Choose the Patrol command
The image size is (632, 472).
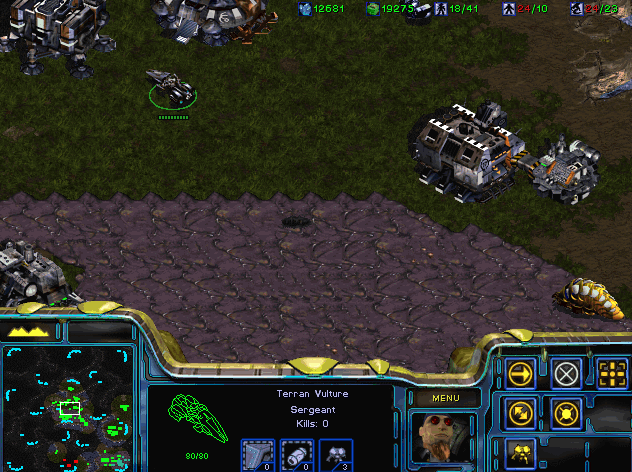click(x=521, y=413)
